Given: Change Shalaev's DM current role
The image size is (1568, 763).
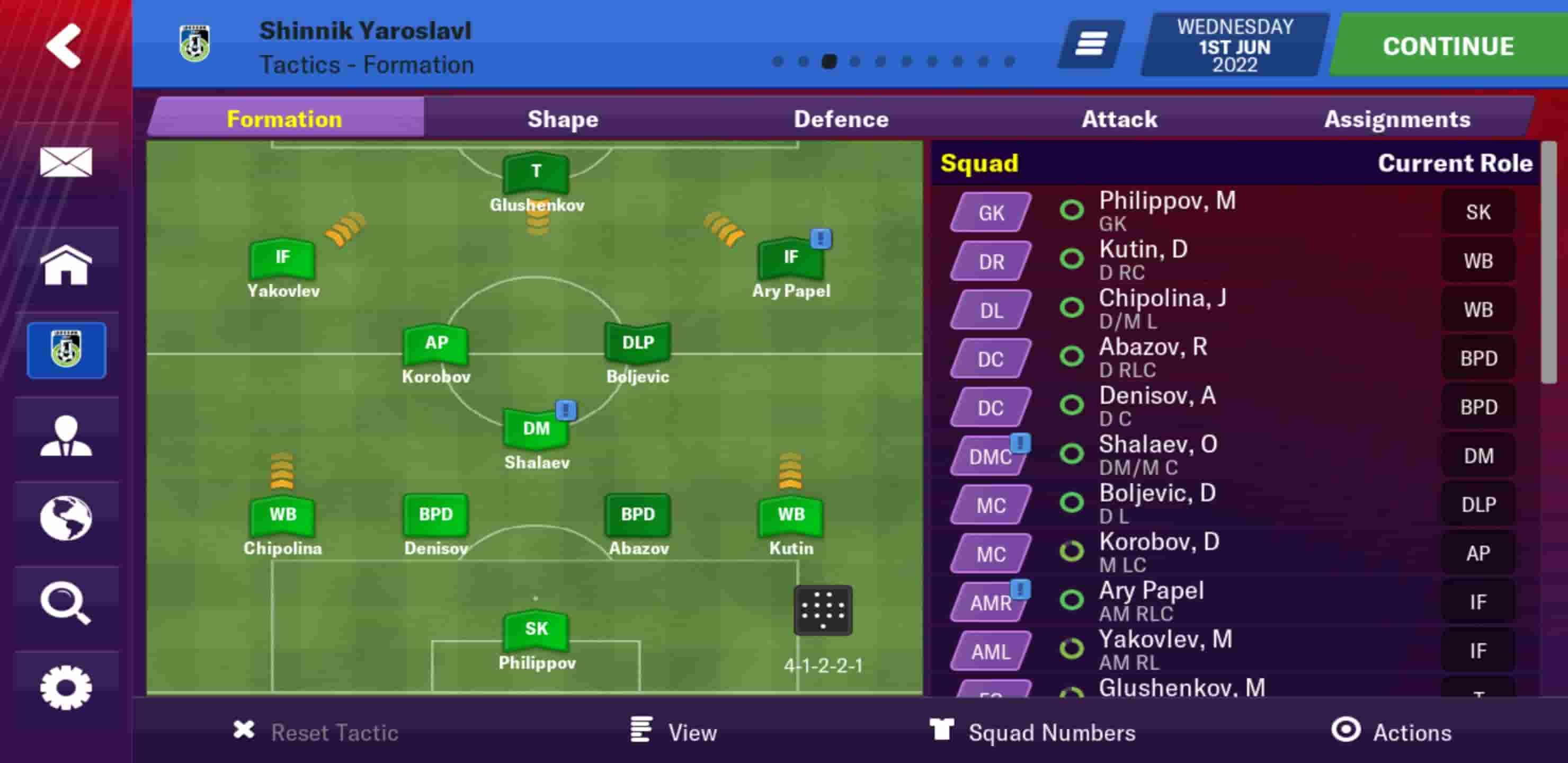Looking at the screenshot, I should click(x=1478, y=456).
